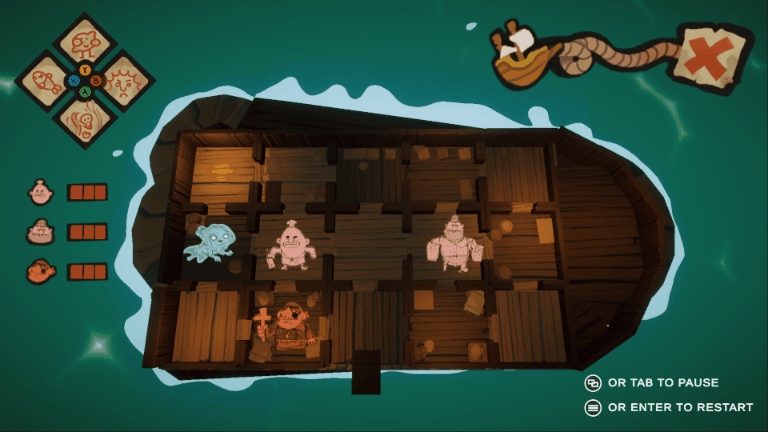Choose the orange eyepatch pirate portrait

(40, 271)
